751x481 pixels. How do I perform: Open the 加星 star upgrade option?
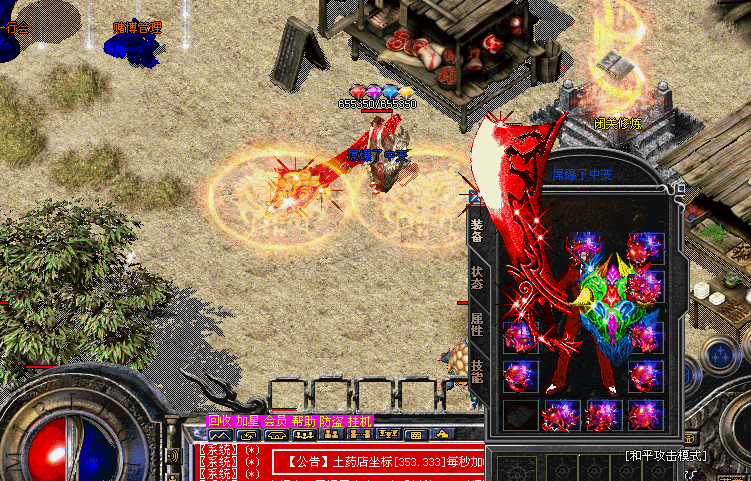(247, 422)
